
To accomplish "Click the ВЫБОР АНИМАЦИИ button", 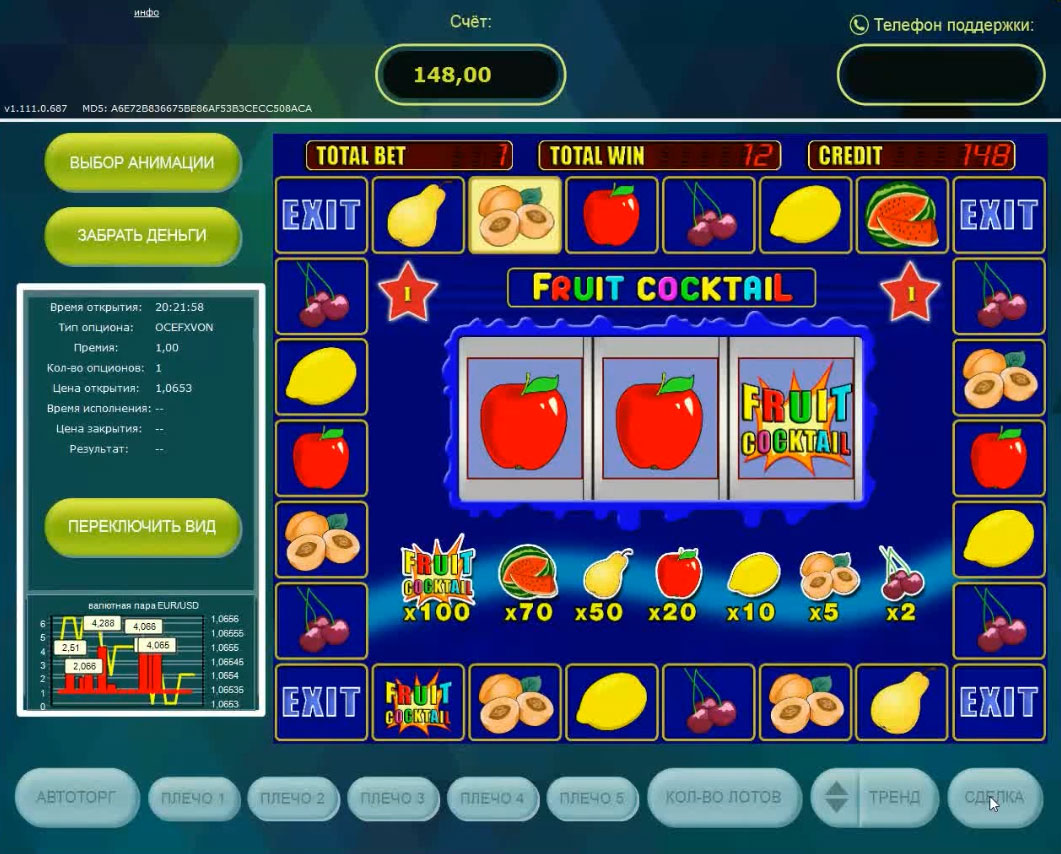I will tap(142, 163).
